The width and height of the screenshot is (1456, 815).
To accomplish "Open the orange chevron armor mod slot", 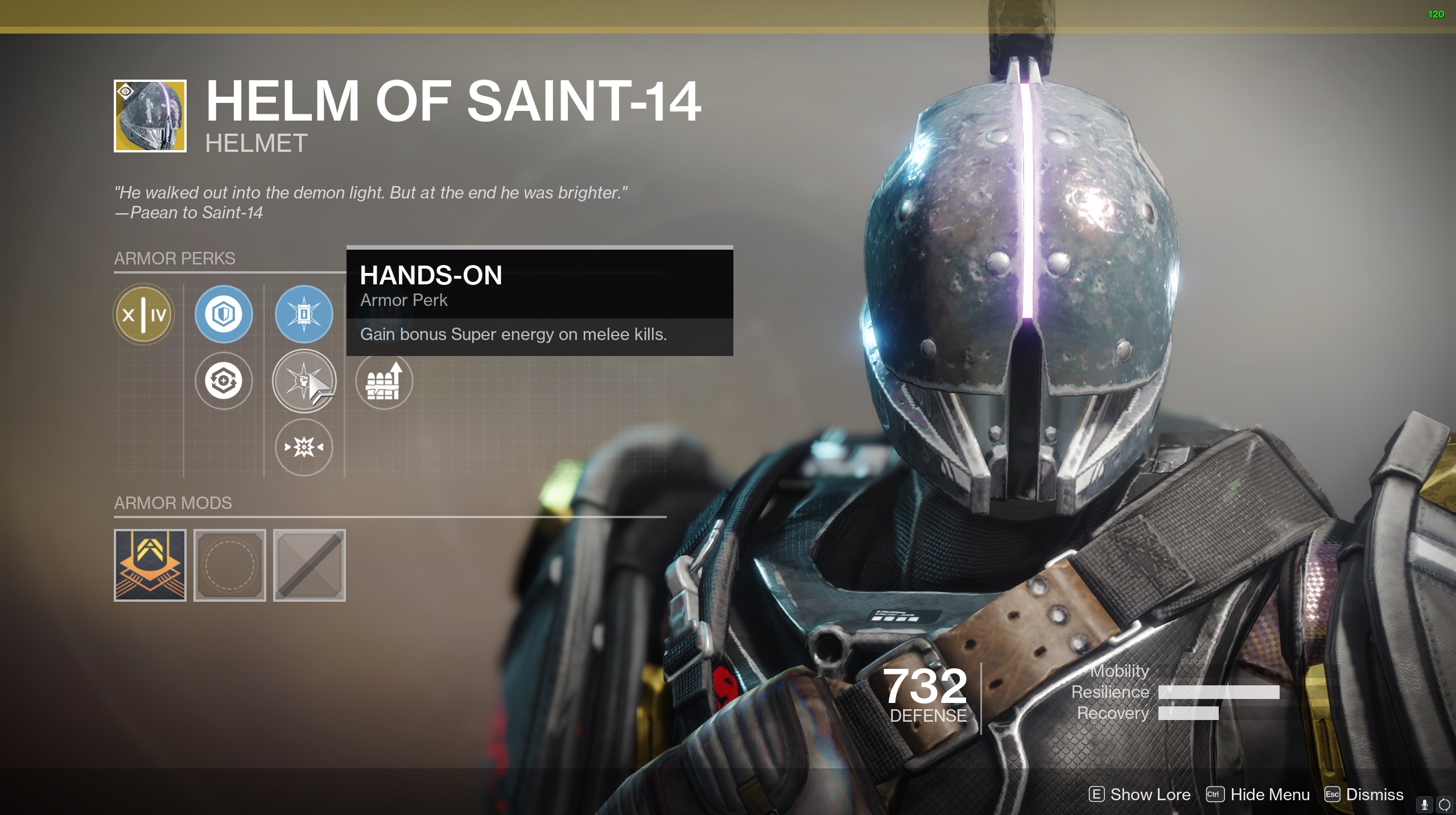I will coord(150,565).
